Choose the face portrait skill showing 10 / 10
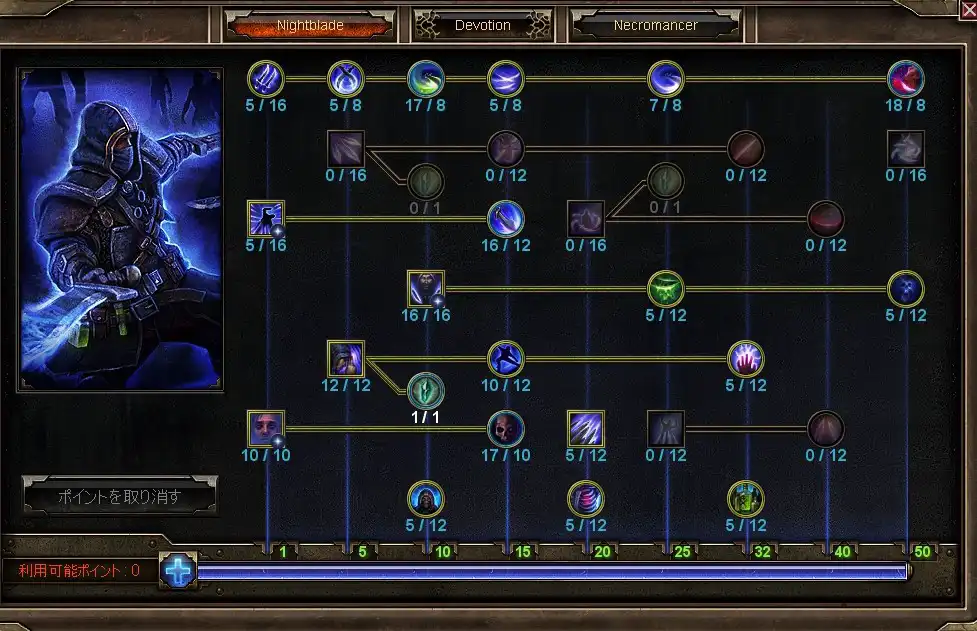 tap(266, 429)
